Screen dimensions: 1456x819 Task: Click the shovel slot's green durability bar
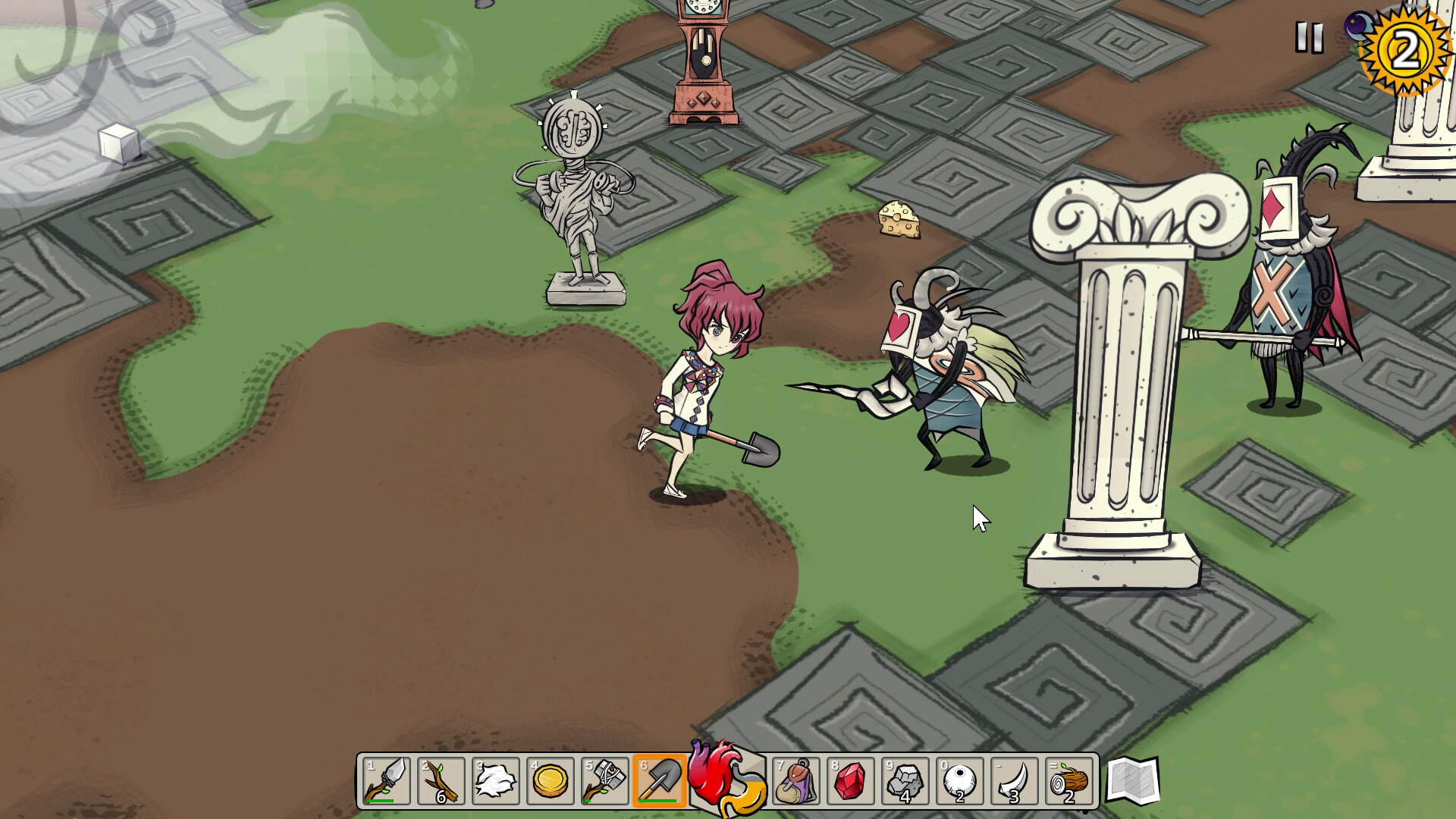point(659,802)
